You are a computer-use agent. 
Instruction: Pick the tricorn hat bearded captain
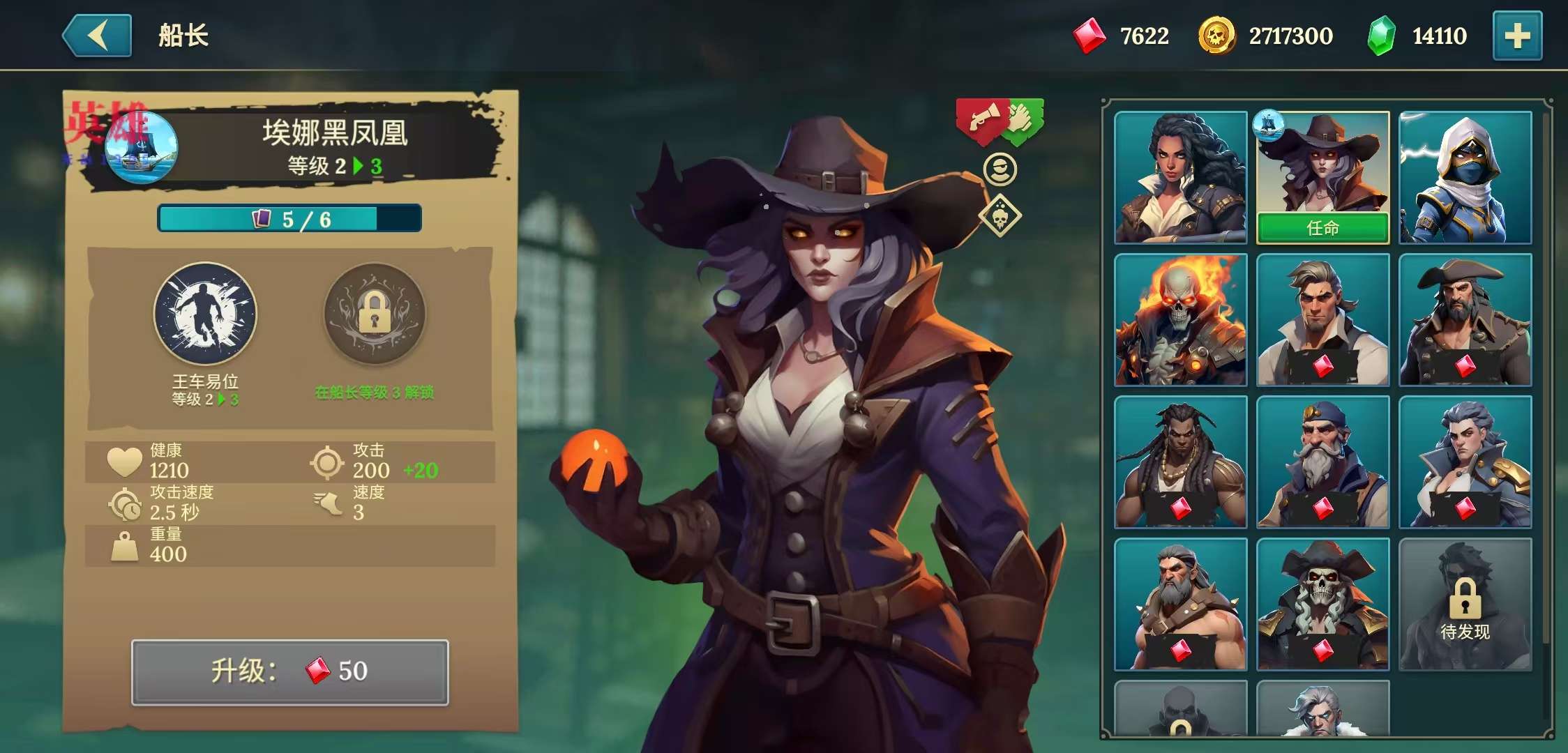pos(1465,320)
